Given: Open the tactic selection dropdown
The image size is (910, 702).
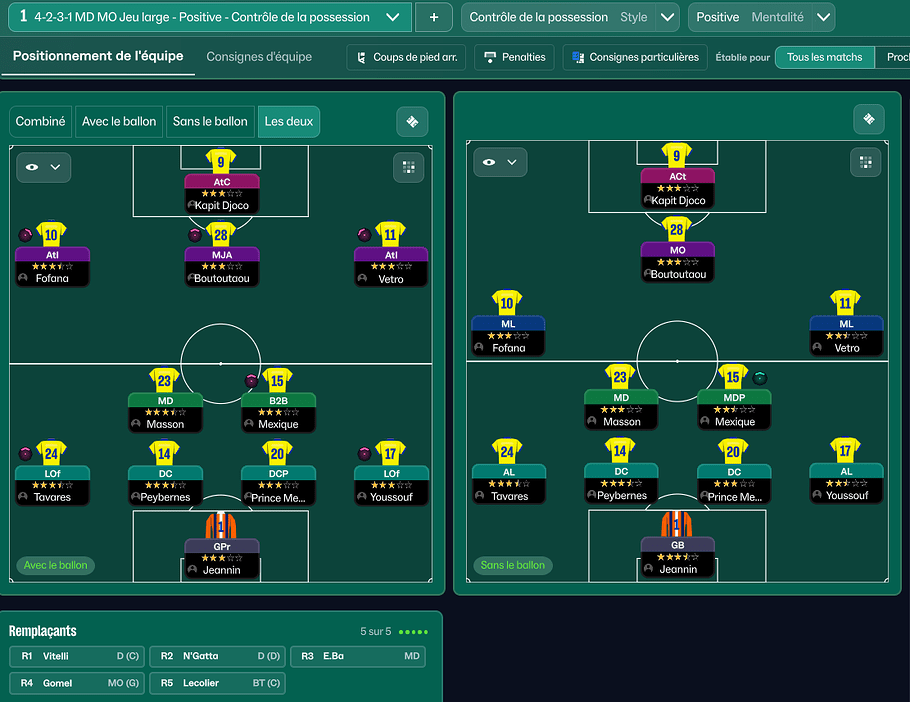Looking at the screenshot, I should tap(396, 17).
